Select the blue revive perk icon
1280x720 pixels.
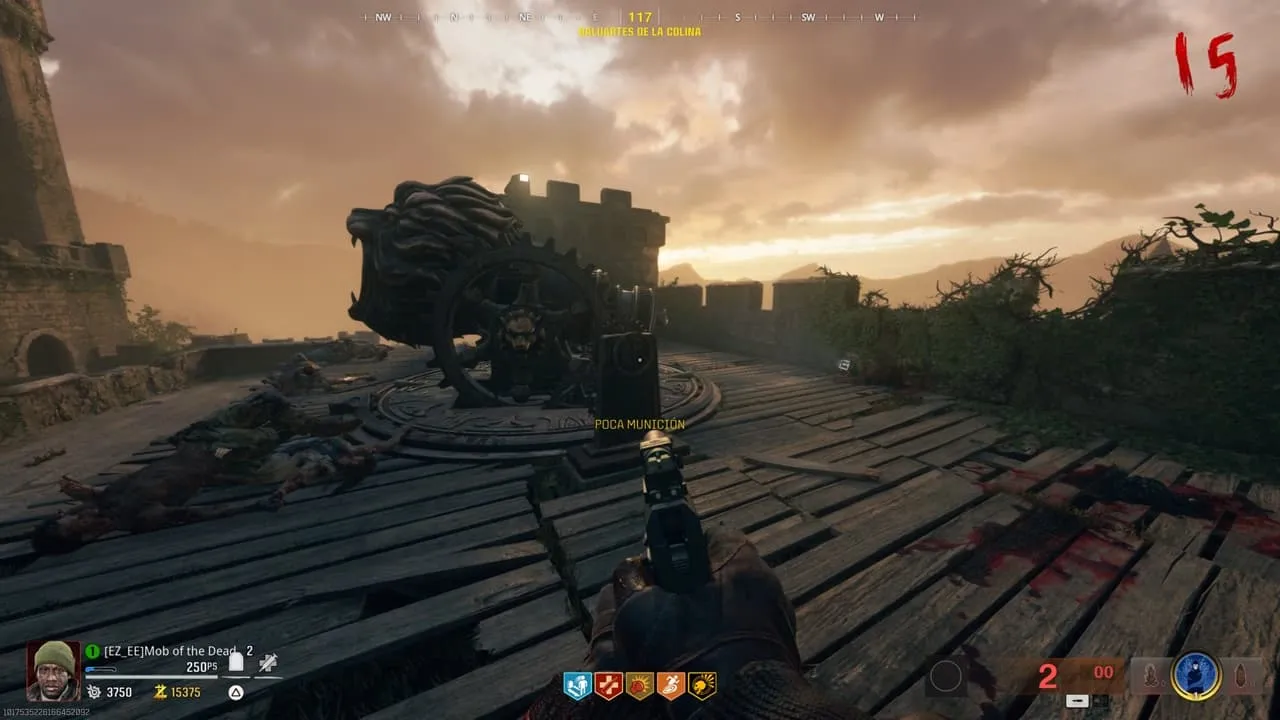[577, 685]
